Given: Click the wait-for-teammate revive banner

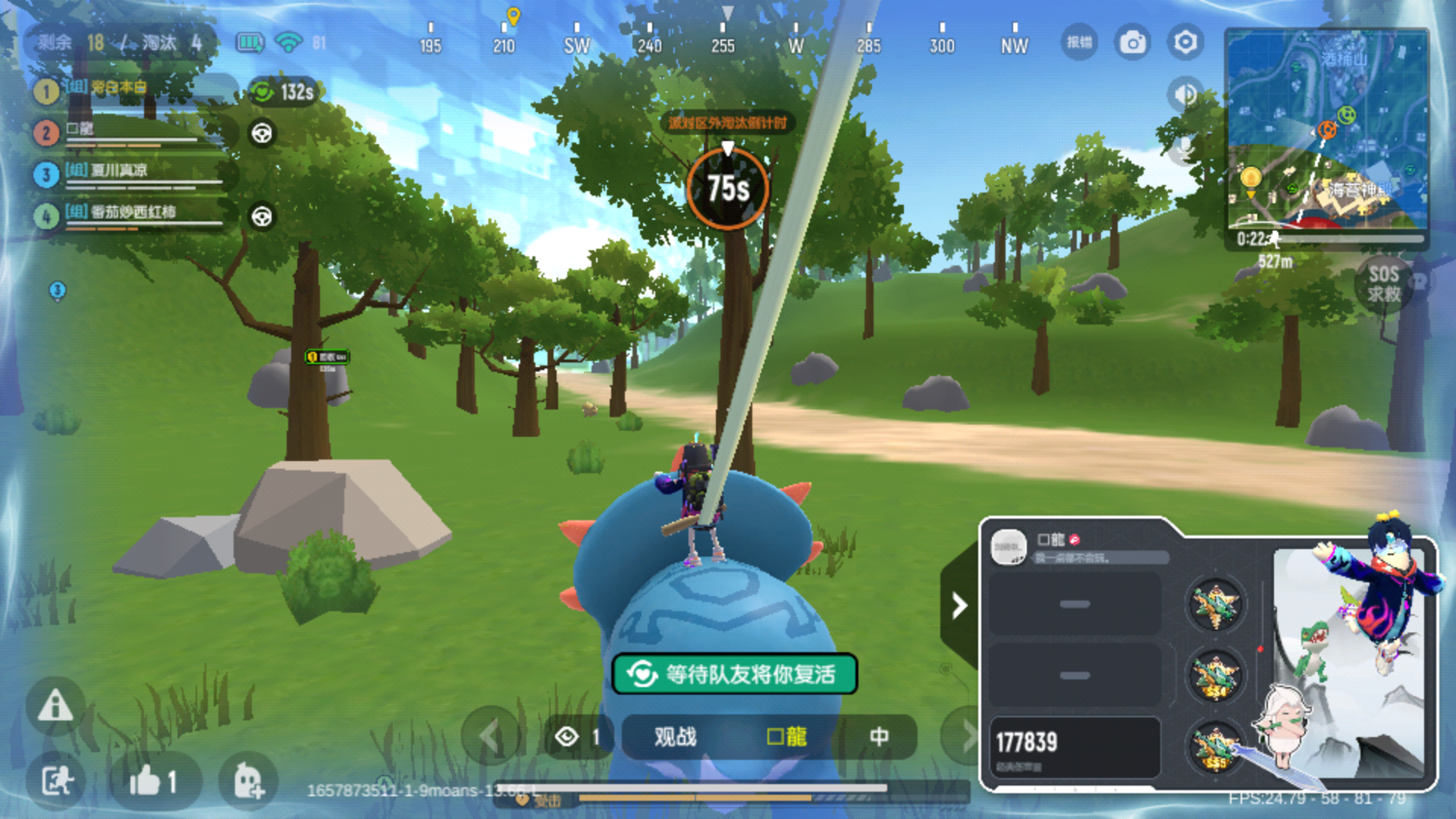Looking at the screenshot, I should pyautogui.click(x=734, y=673).
